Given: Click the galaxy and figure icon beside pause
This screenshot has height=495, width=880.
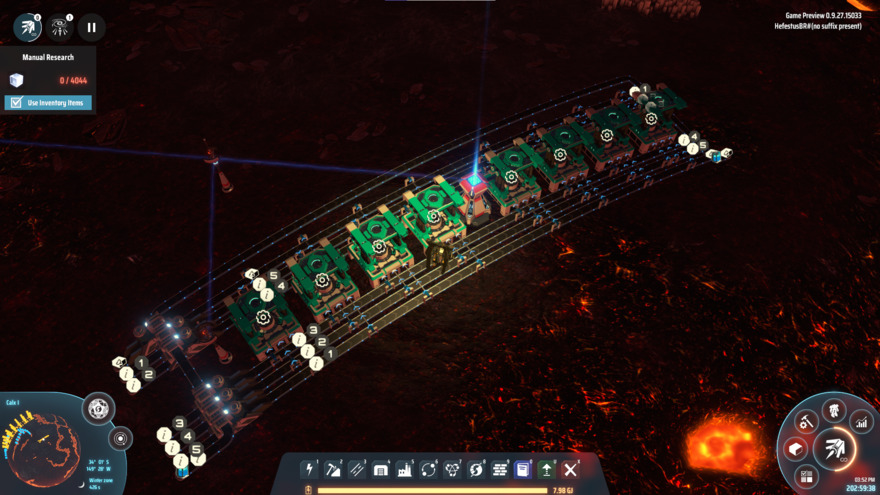Looking at the screenshot, I should [60, 28].
